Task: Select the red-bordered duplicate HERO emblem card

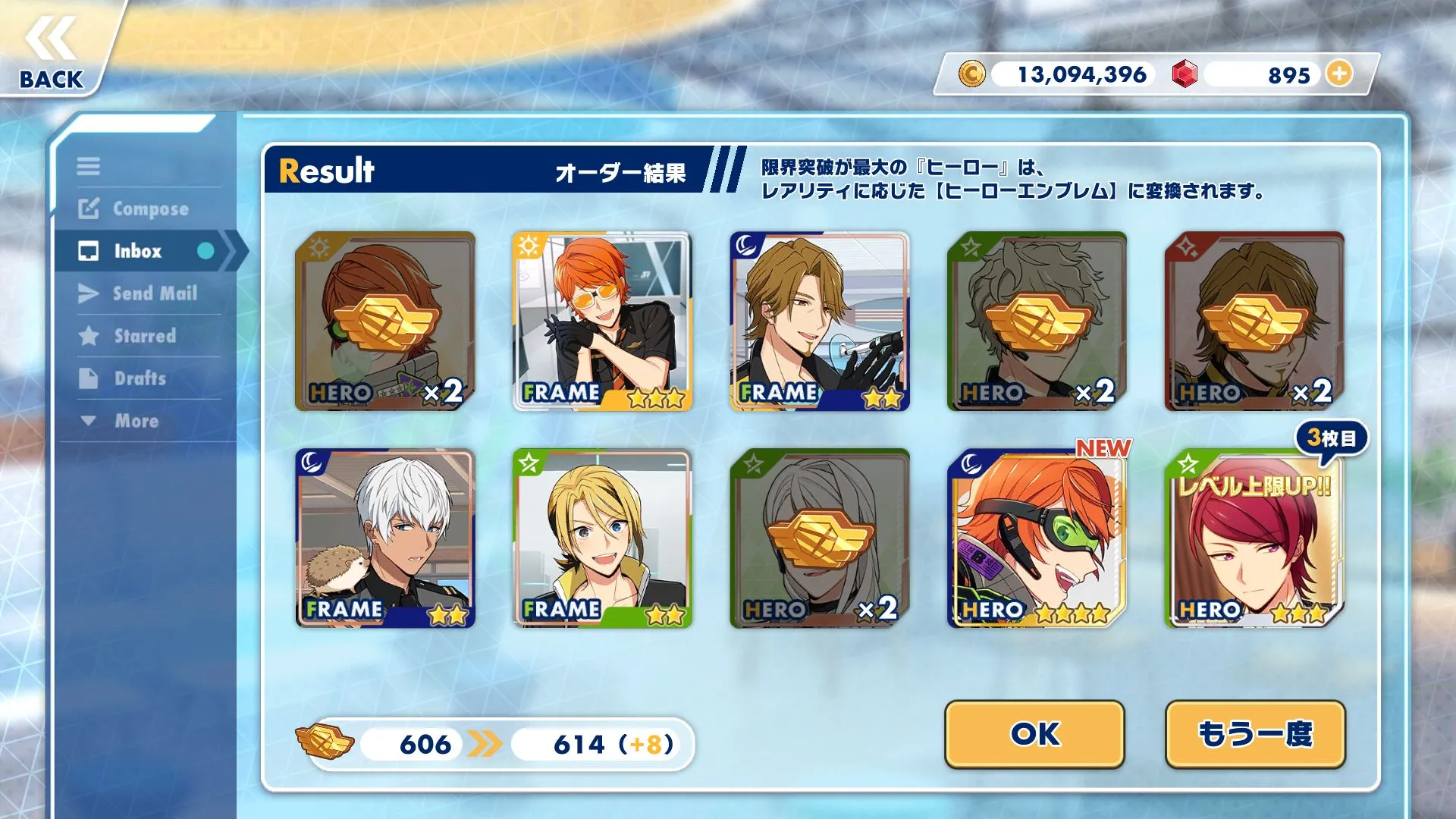Action: (x=1254, y=321)
